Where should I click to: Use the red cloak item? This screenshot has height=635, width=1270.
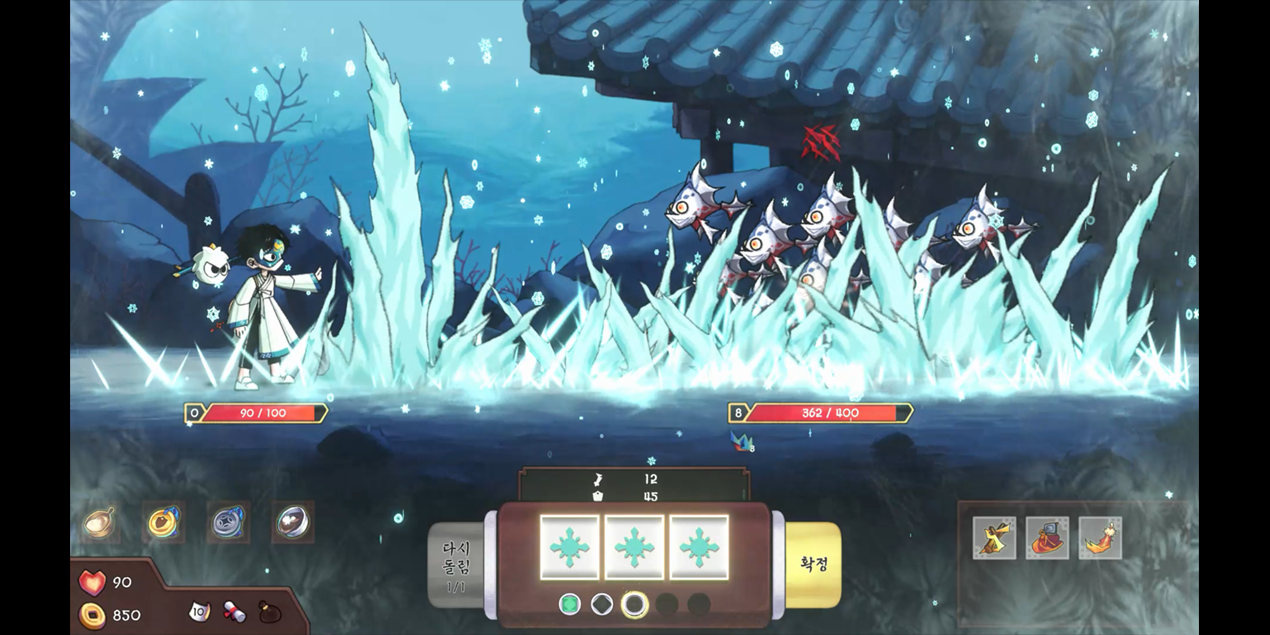pos(1047,538)
